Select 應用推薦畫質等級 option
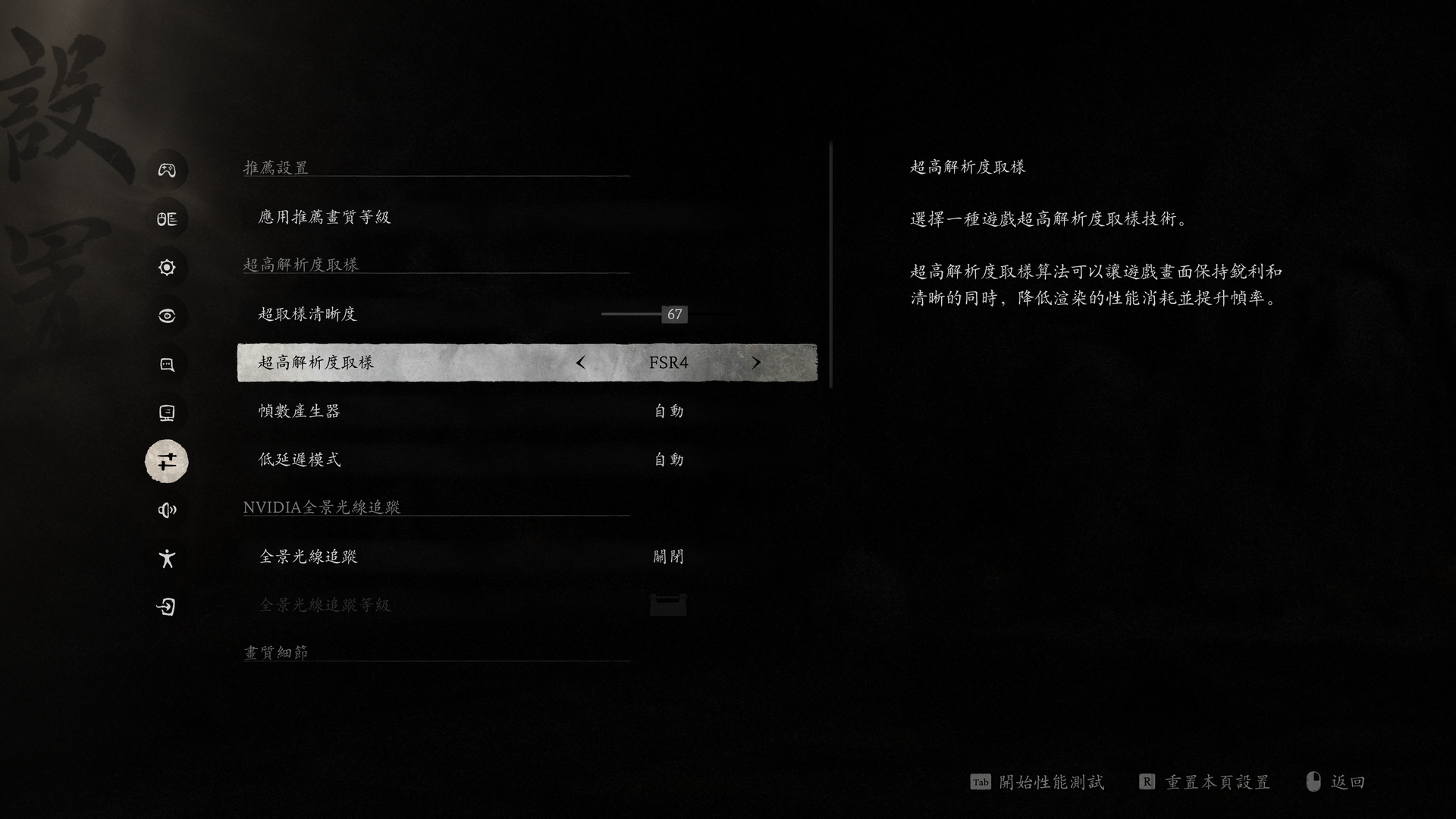The width and height of the screenshot is (1456, 819). coord(325,218)
